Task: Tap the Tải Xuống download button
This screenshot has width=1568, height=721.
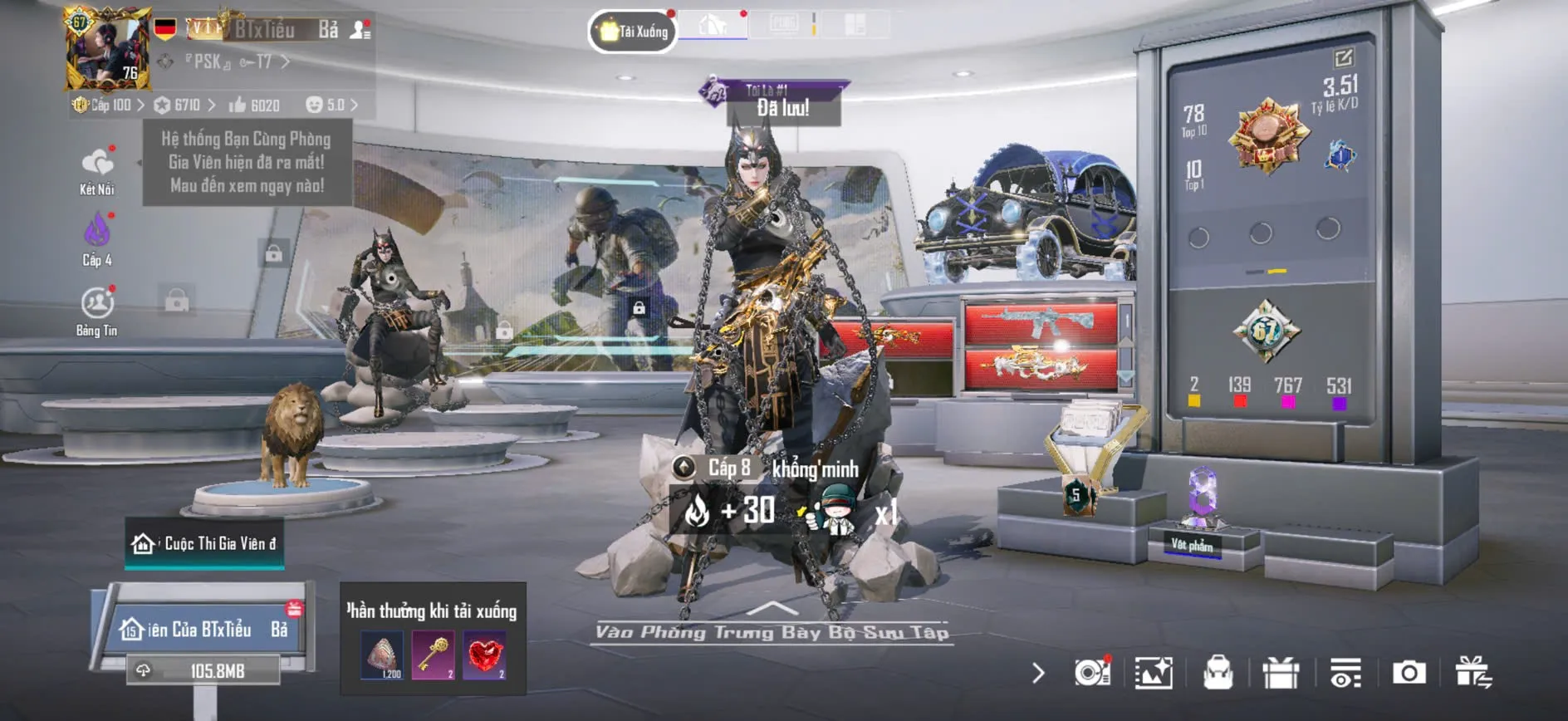Action: tap(633, 32)
